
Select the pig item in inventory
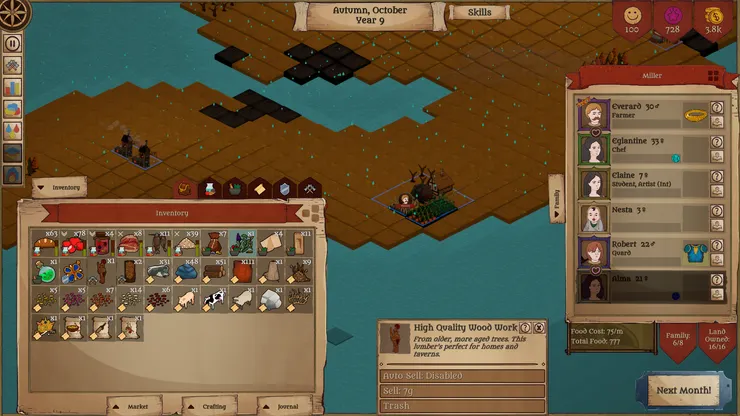pyautogui.click(x=186, y=298)
